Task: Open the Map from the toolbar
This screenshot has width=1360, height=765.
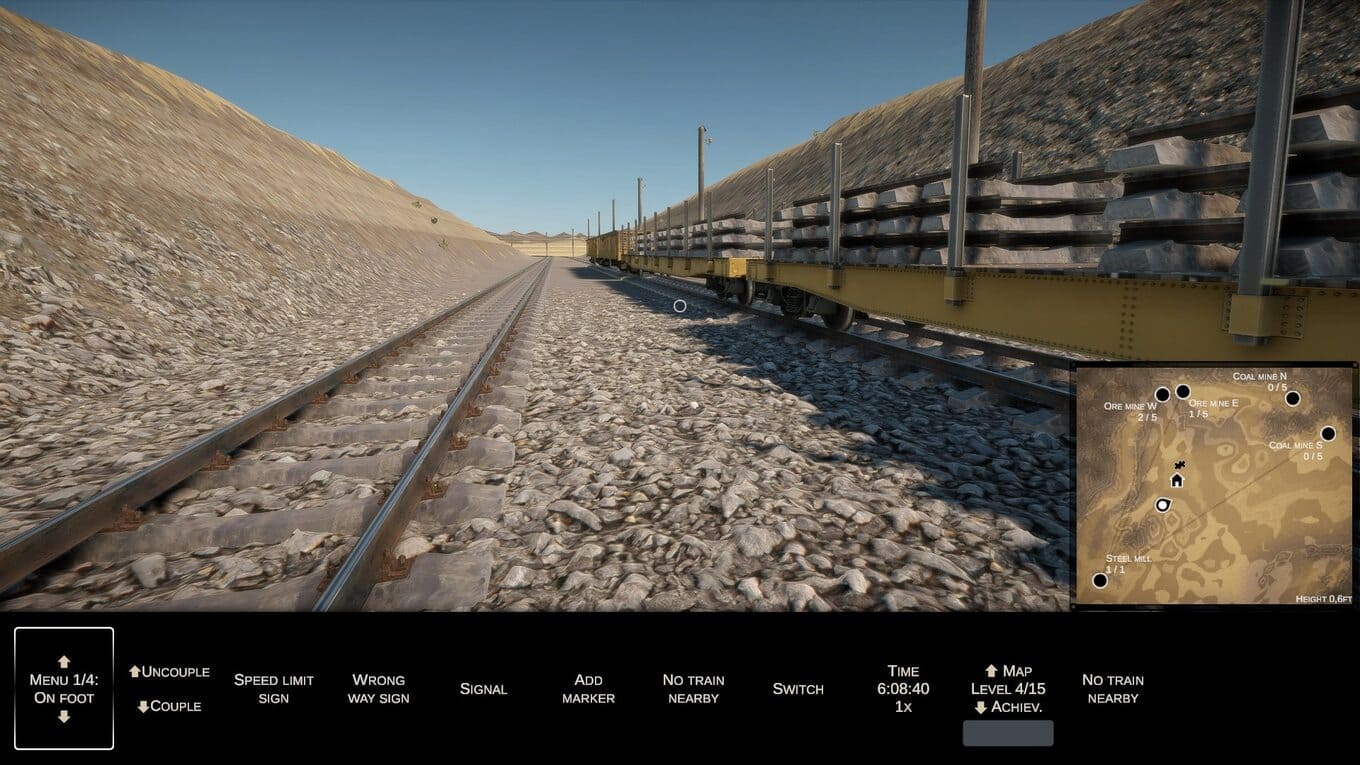Action: coord(1008,671)
